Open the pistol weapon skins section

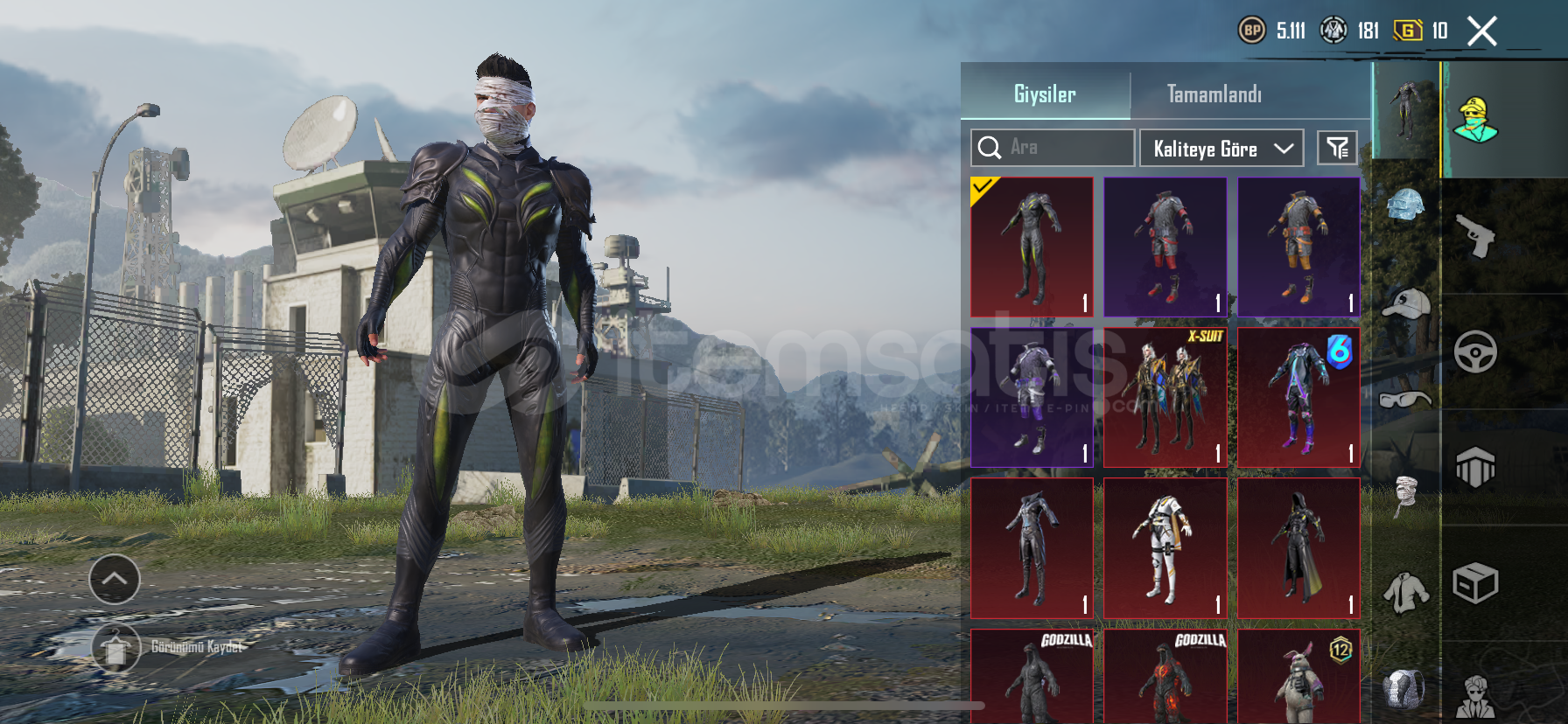click(x=1475, y=236)
